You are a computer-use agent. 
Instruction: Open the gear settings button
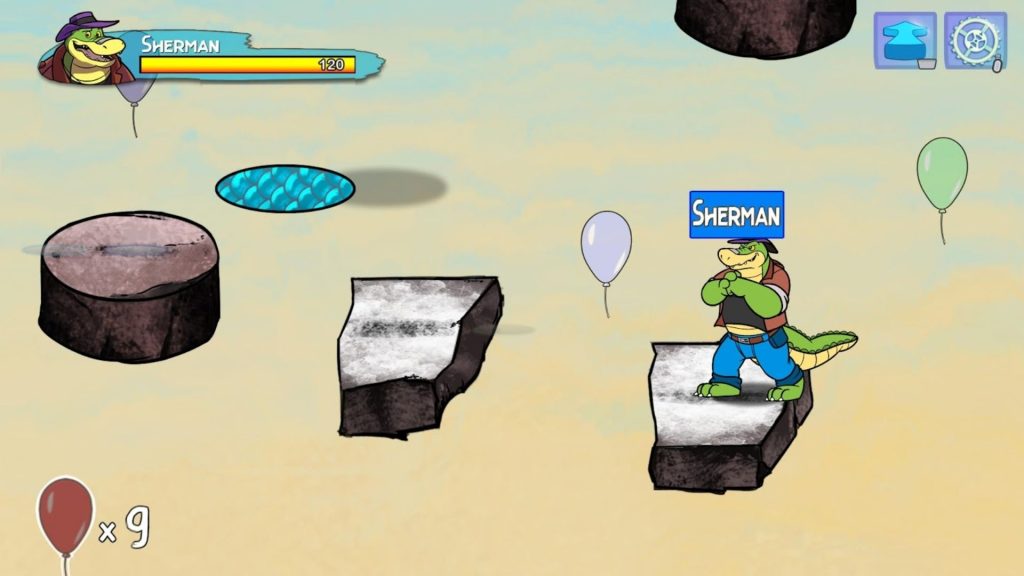(975, 41)
